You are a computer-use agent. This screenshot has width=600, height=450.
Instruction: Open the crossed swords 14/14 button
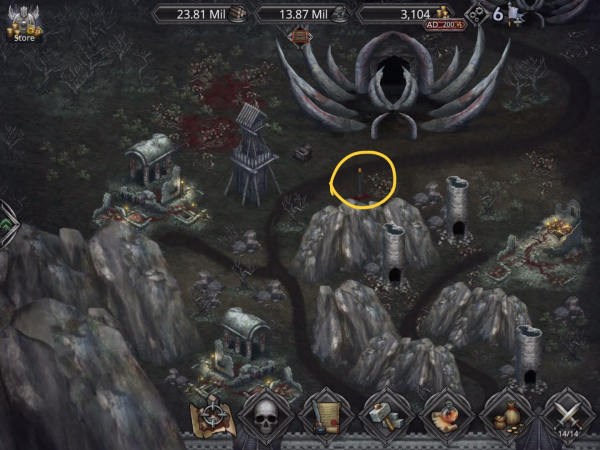568,416
